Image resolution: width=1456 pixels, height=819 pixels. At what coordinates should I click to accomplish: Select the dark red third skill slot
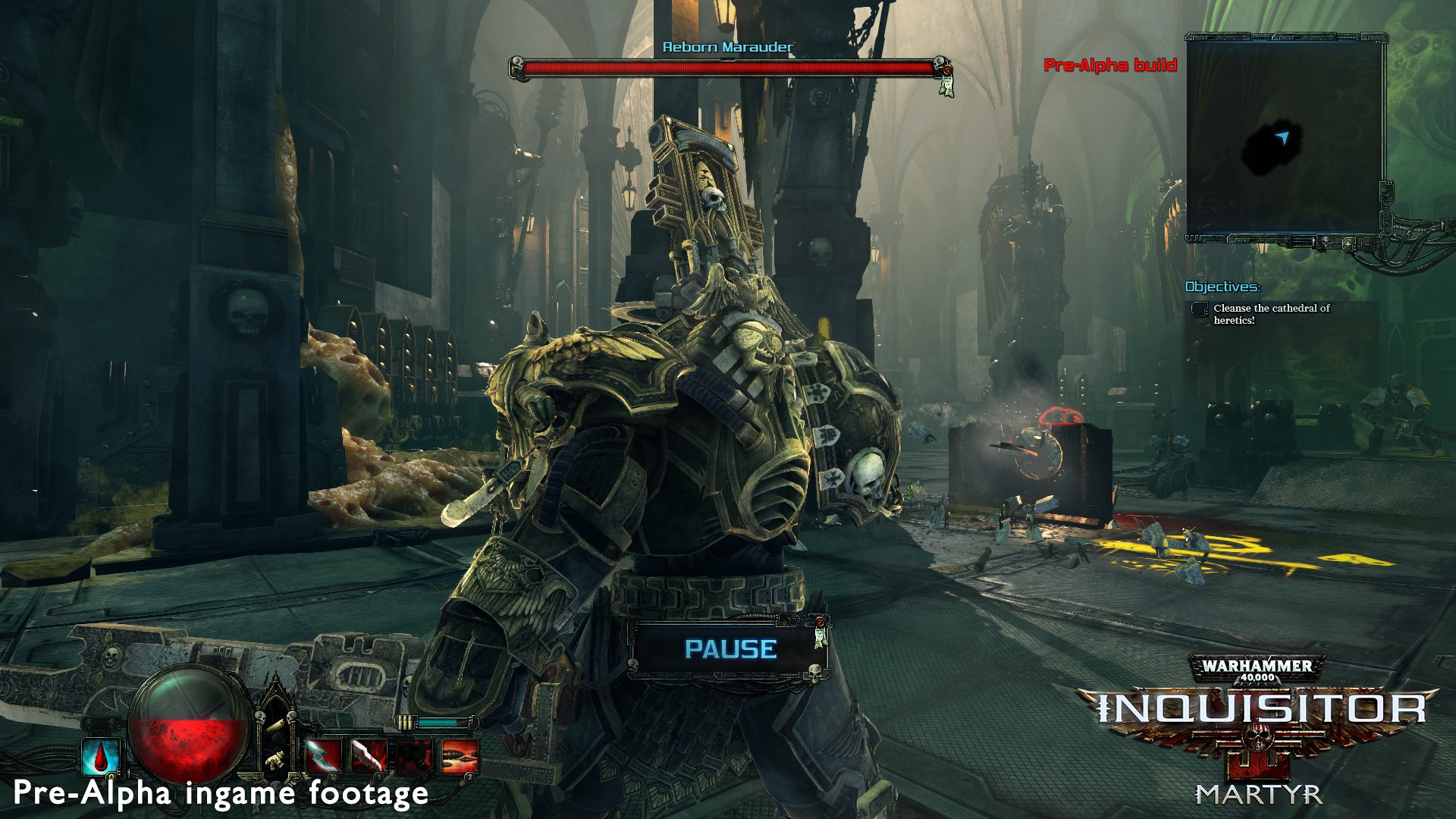click(414, 756)
